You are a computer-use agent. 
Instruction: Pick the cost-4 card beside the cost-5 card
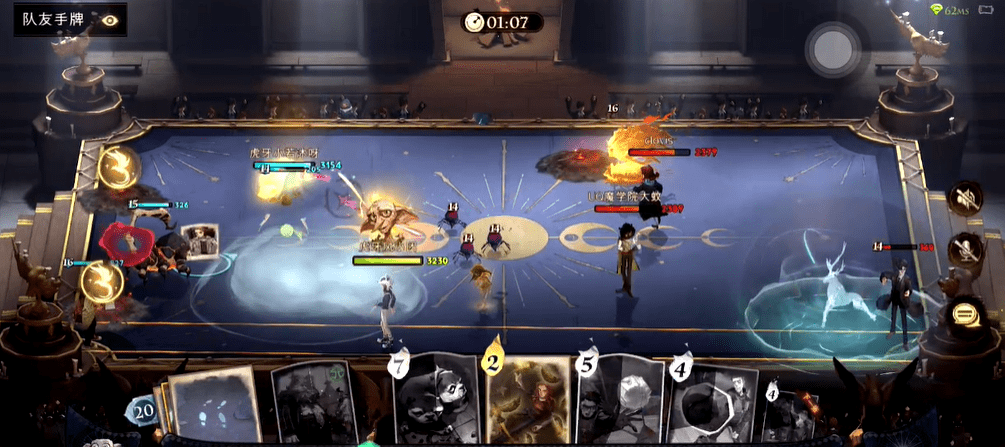(712, 406)
